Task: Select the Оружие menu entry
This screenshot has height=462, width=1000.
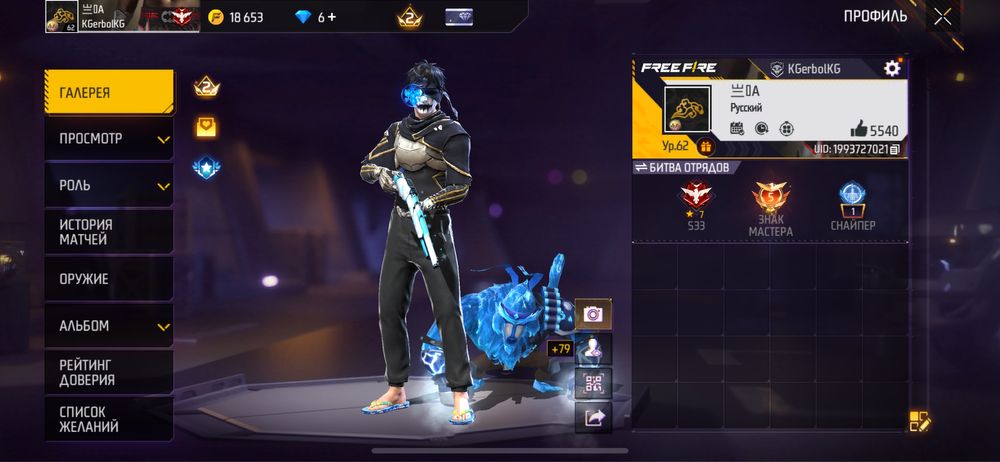Action: [x=108, y=279]
